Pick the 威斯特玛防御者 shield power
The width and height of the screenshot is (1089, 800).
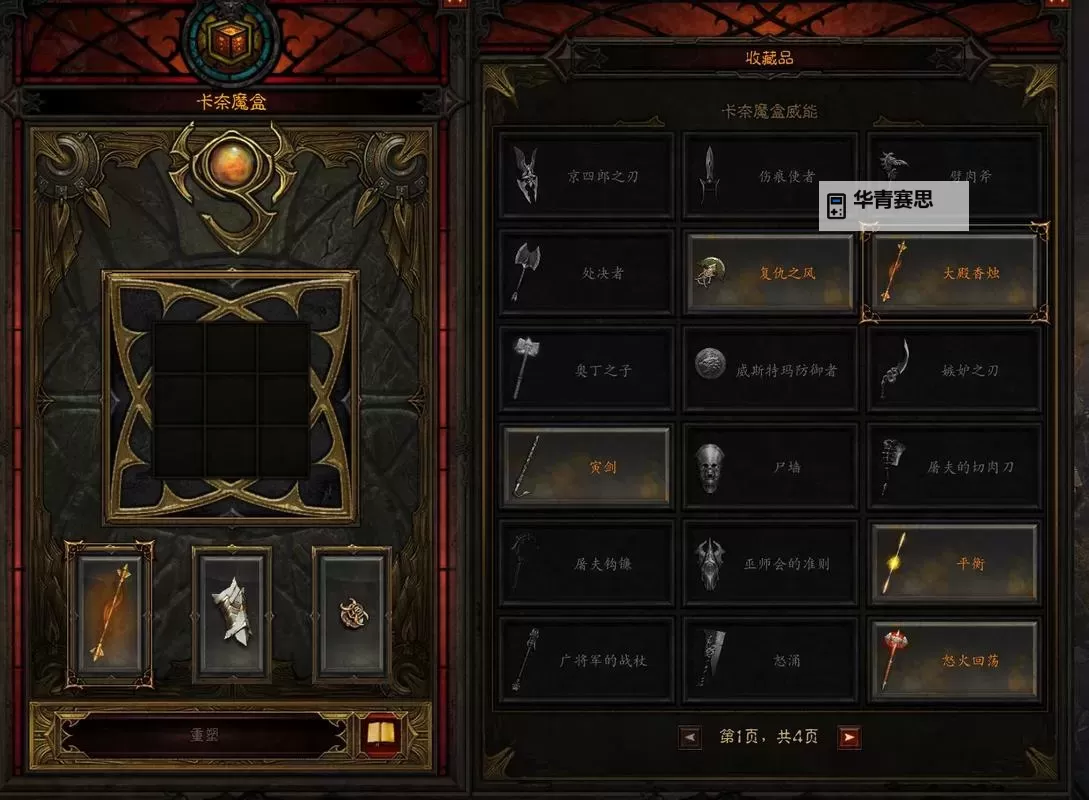point(769,370)
